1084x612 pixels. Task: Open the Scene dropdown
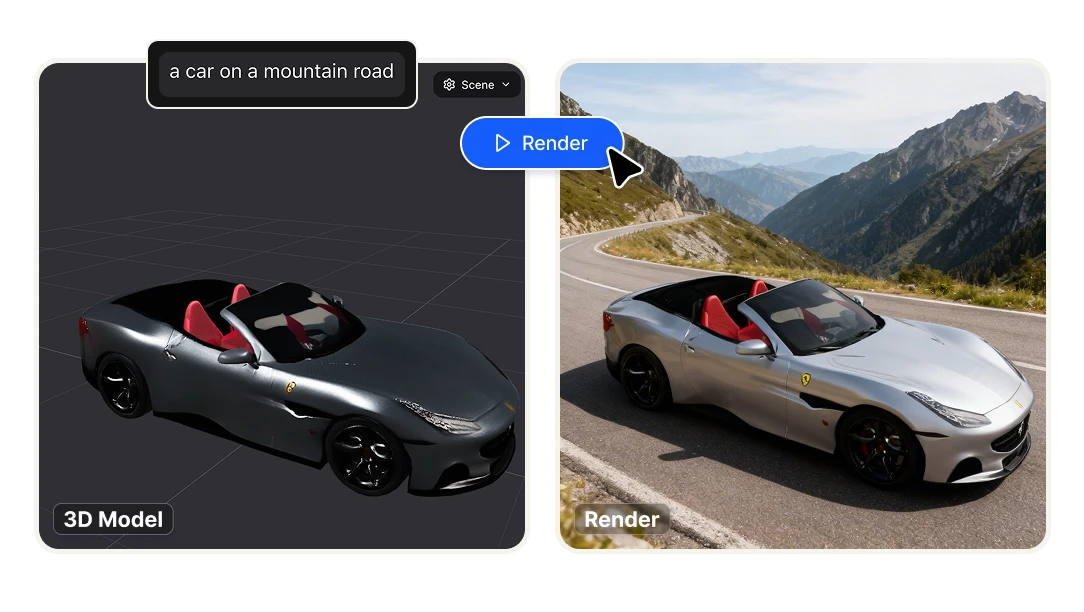point(477,85)
